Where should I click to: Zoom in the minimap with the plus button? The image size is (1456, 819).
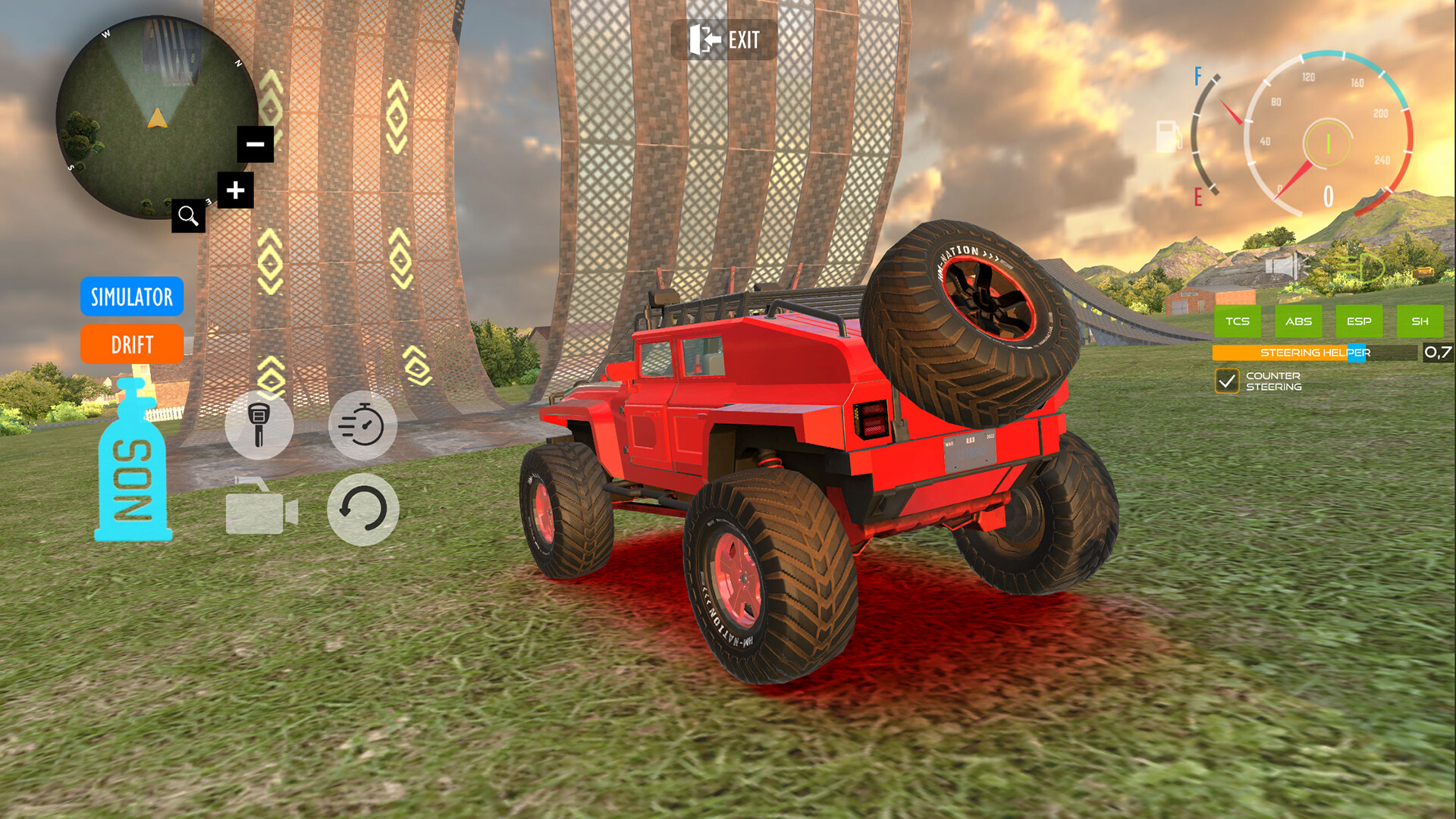pyautogui.click(x=236, y=190)
